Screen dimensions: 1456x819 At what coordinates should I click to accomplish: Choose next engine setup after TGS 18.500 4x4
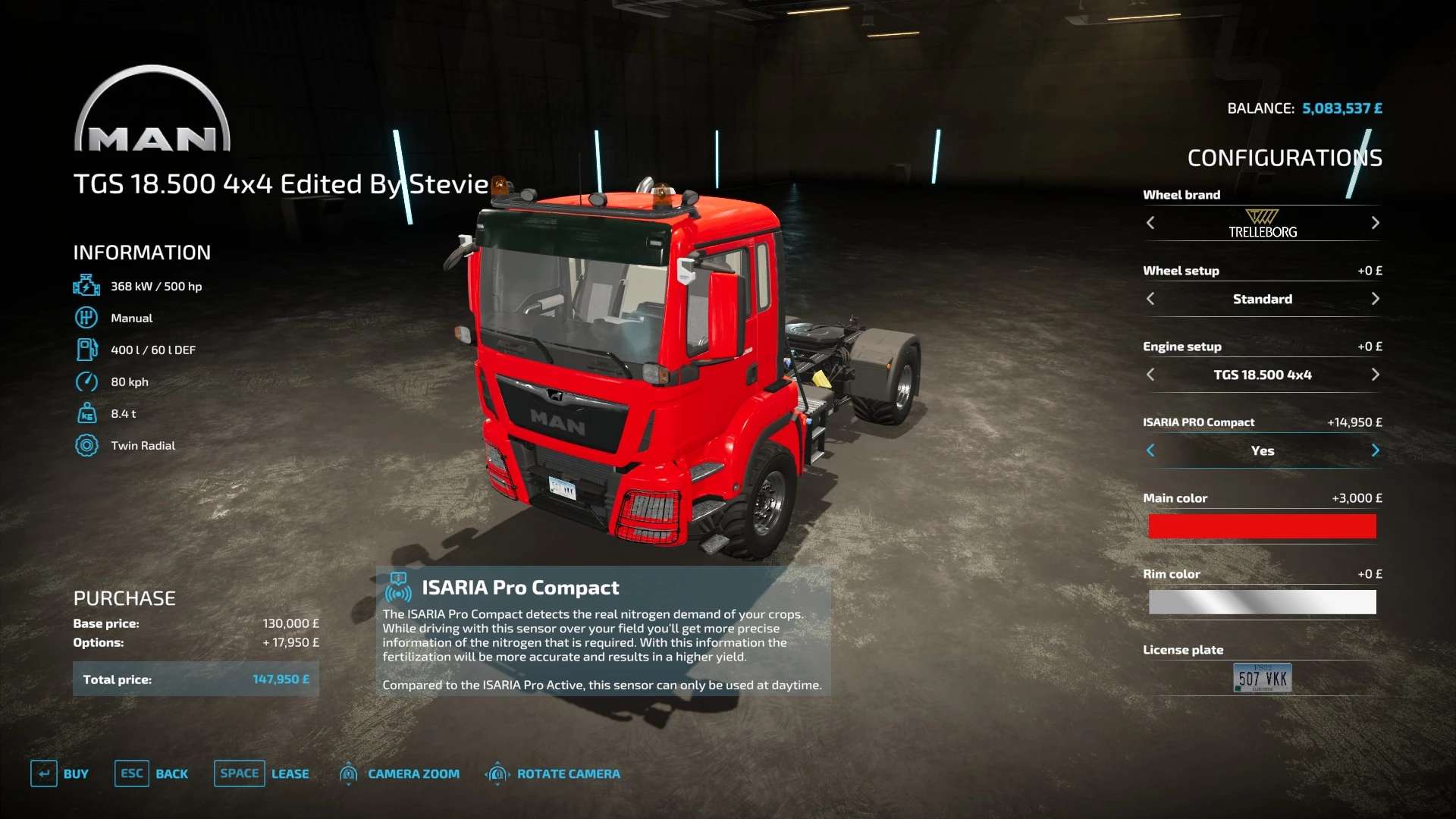point(1375,375)
